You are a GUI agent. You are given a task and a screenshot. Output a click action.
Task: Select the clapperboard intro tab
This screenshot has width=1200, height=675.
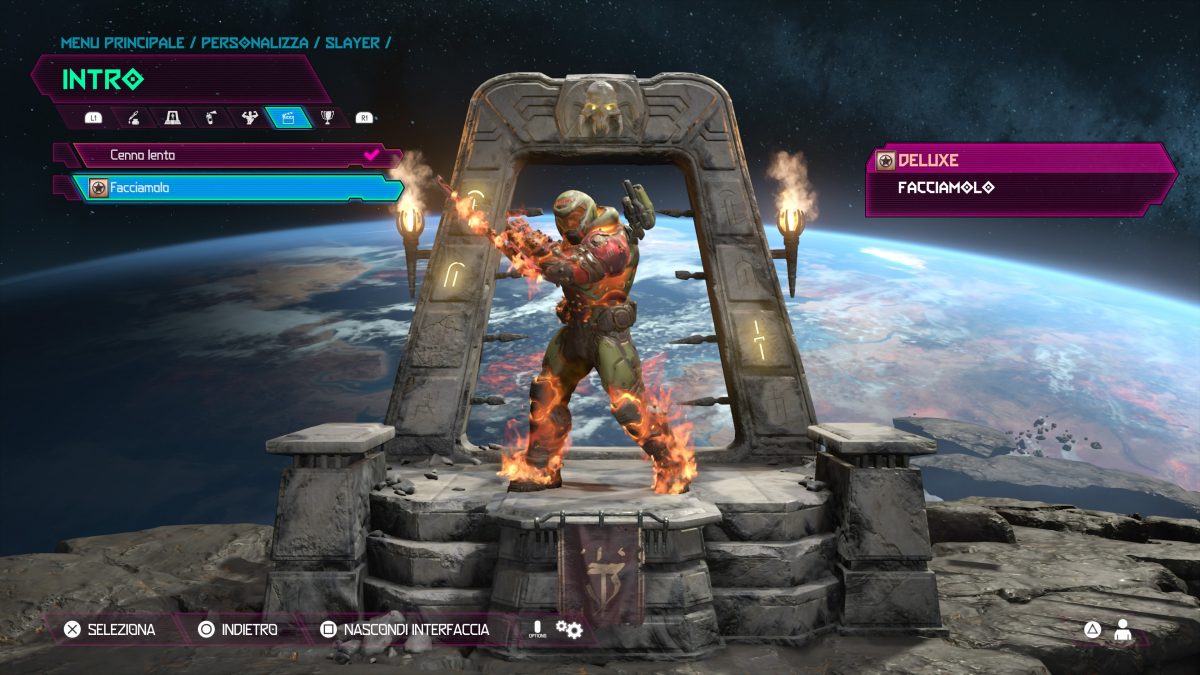click(289, 118)
